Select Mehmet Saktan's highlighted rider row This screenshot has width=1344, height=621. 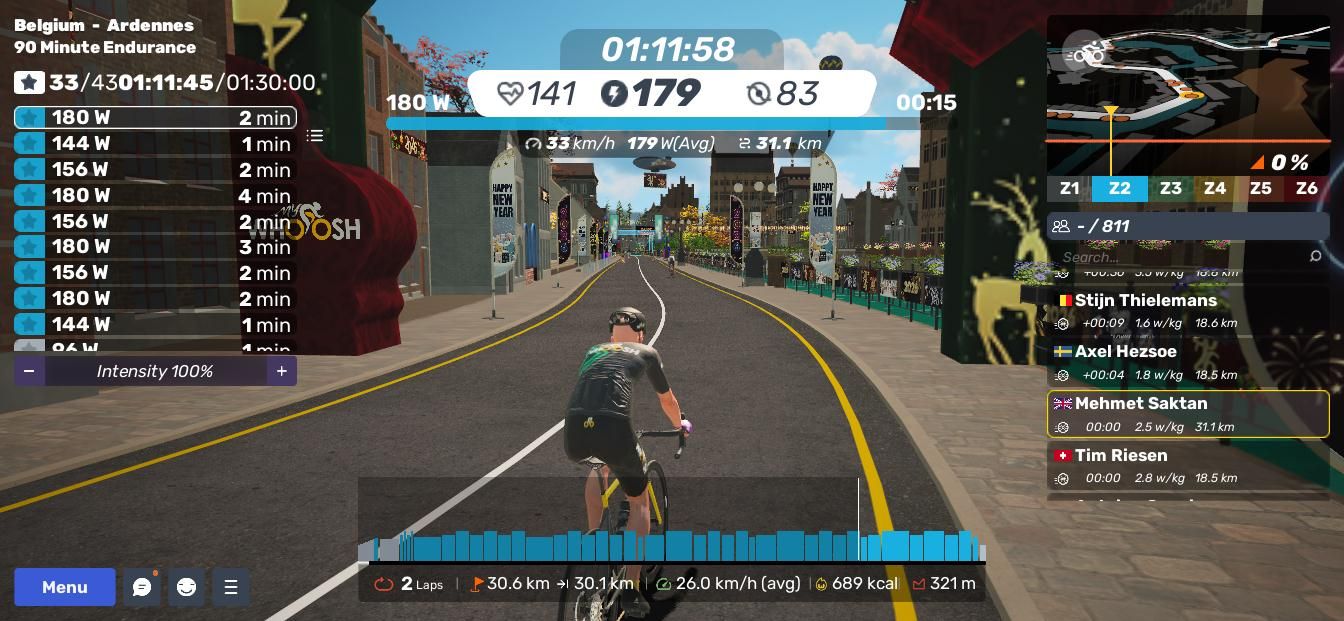[1188, 414]
